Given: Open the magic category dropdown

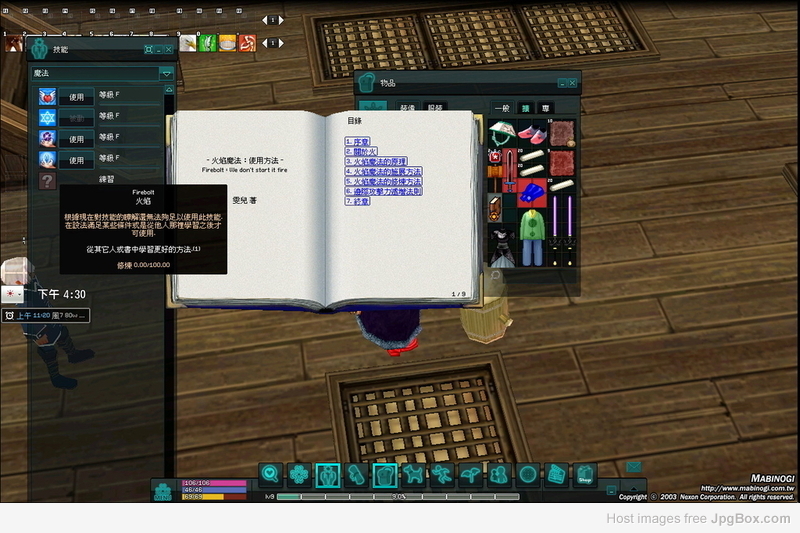Looking at the screenshot, I should 166,74.
